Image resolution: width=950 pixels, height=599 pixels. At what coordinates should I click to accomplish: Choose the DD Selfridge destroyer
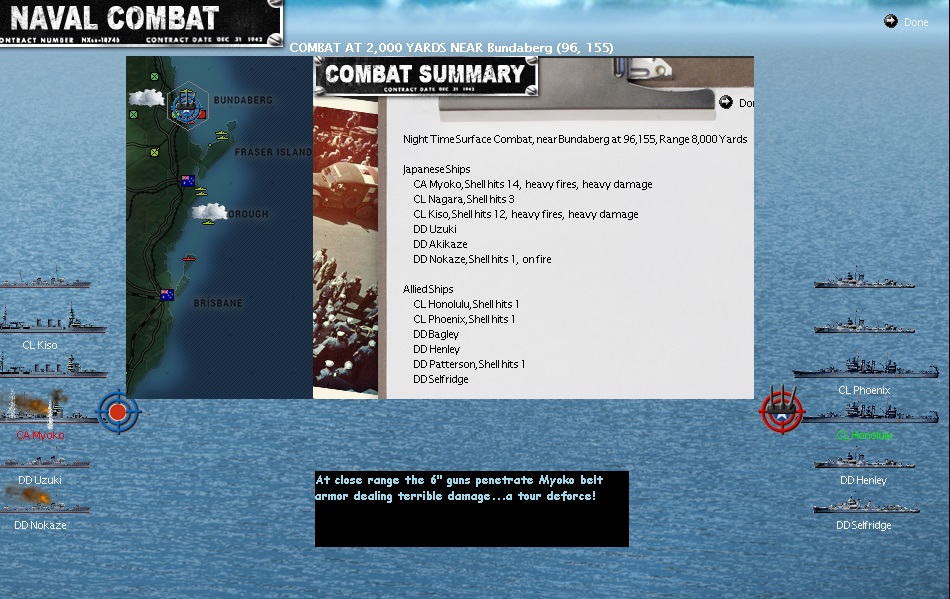[x=863, y=506]
